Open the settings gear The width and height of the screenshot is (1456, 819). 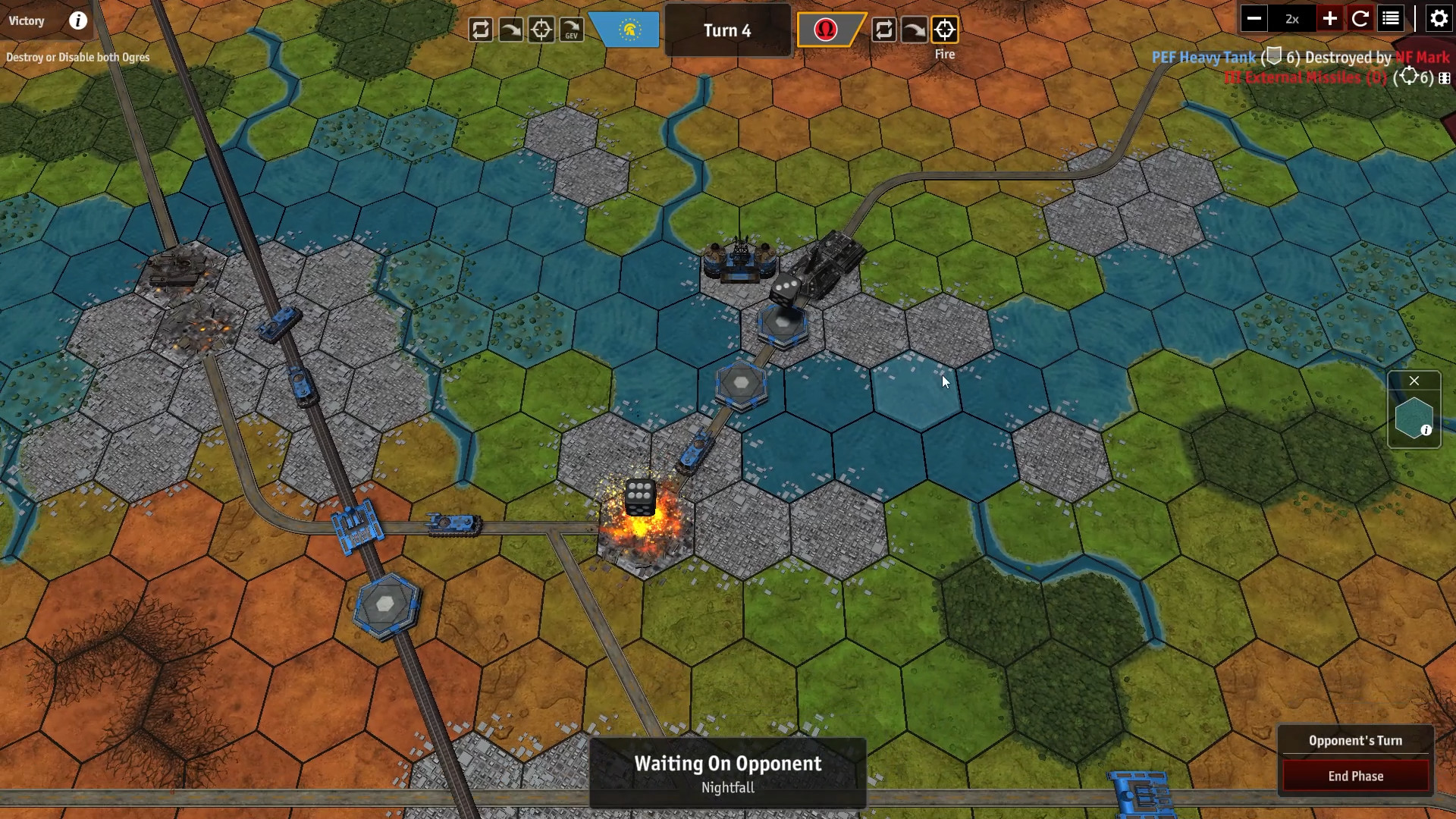click(x=1439, y=18)
